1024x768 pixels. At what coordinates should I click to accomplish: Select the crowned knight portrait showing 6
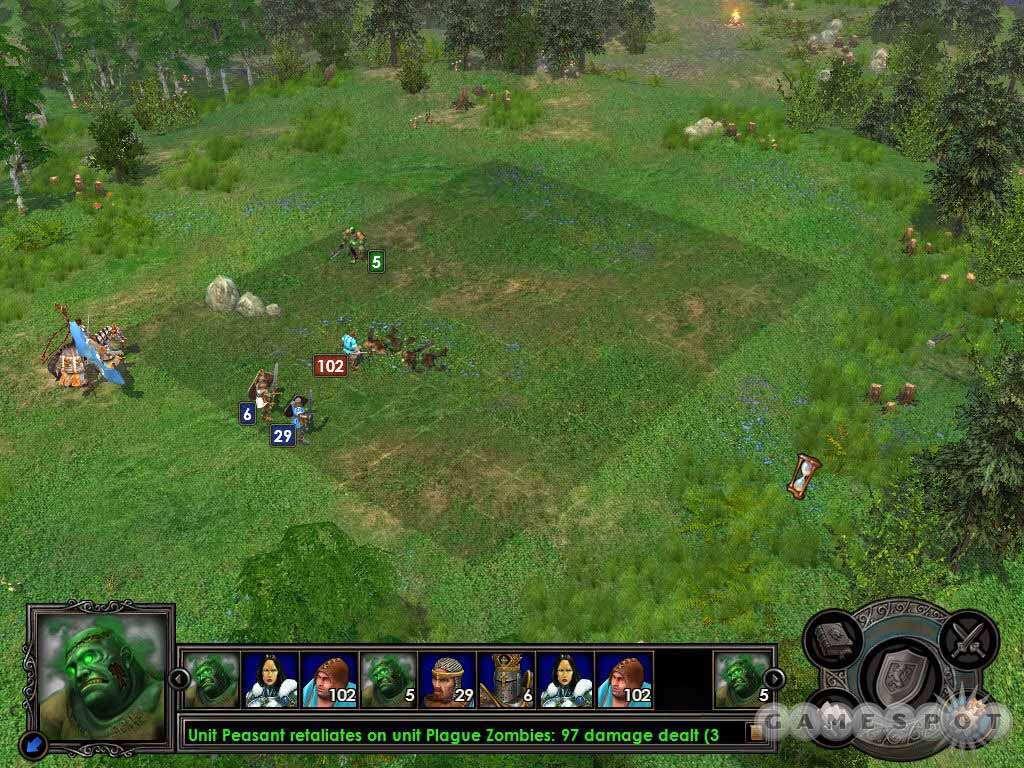506,680
